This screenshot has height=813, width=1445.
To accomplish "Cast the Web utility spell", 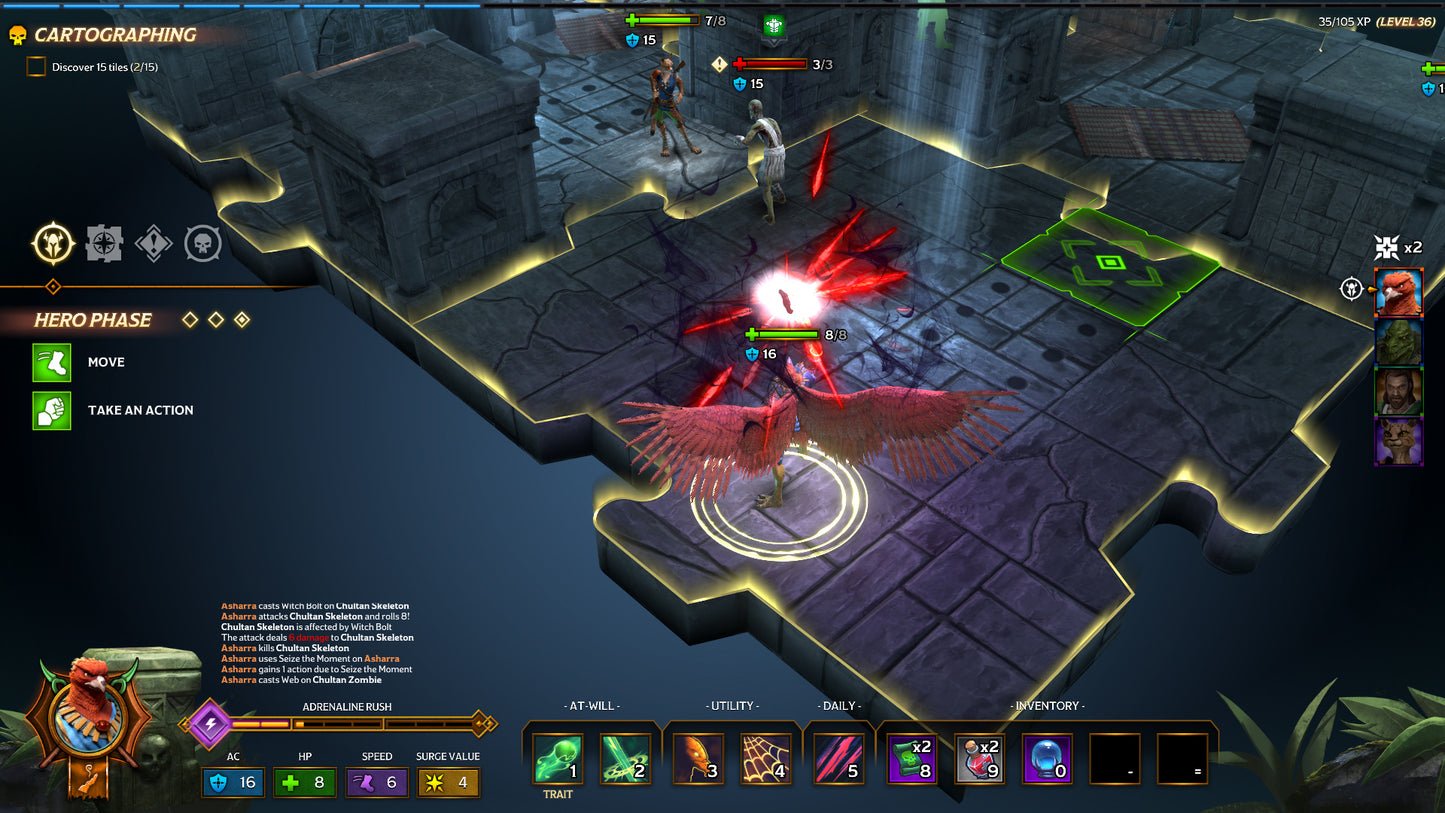I will click(x=766, y=758).
